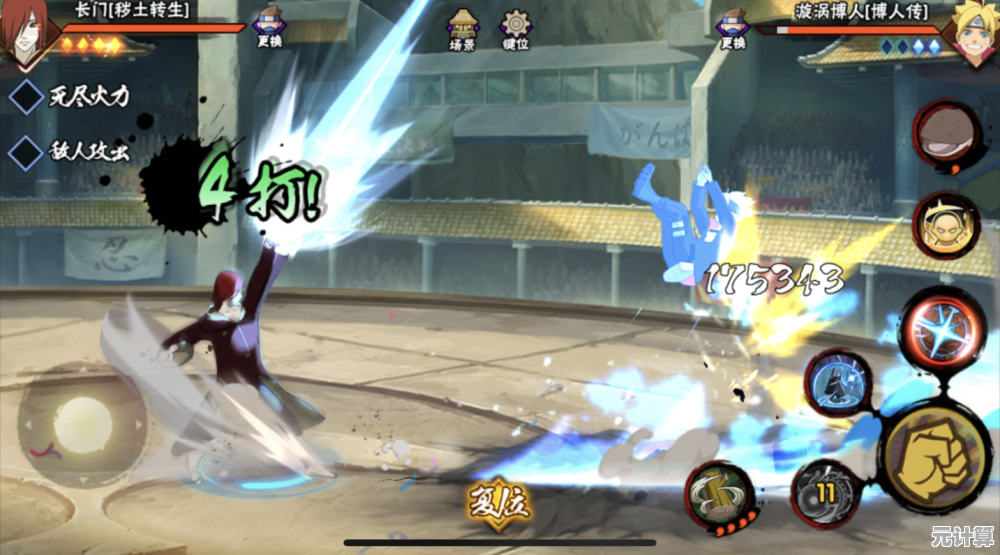Image resolution: width=1000 pixels, height=555 pixels.
Task: Toggle the 敌人攻击 option
Action: click(x=24, y=152)
